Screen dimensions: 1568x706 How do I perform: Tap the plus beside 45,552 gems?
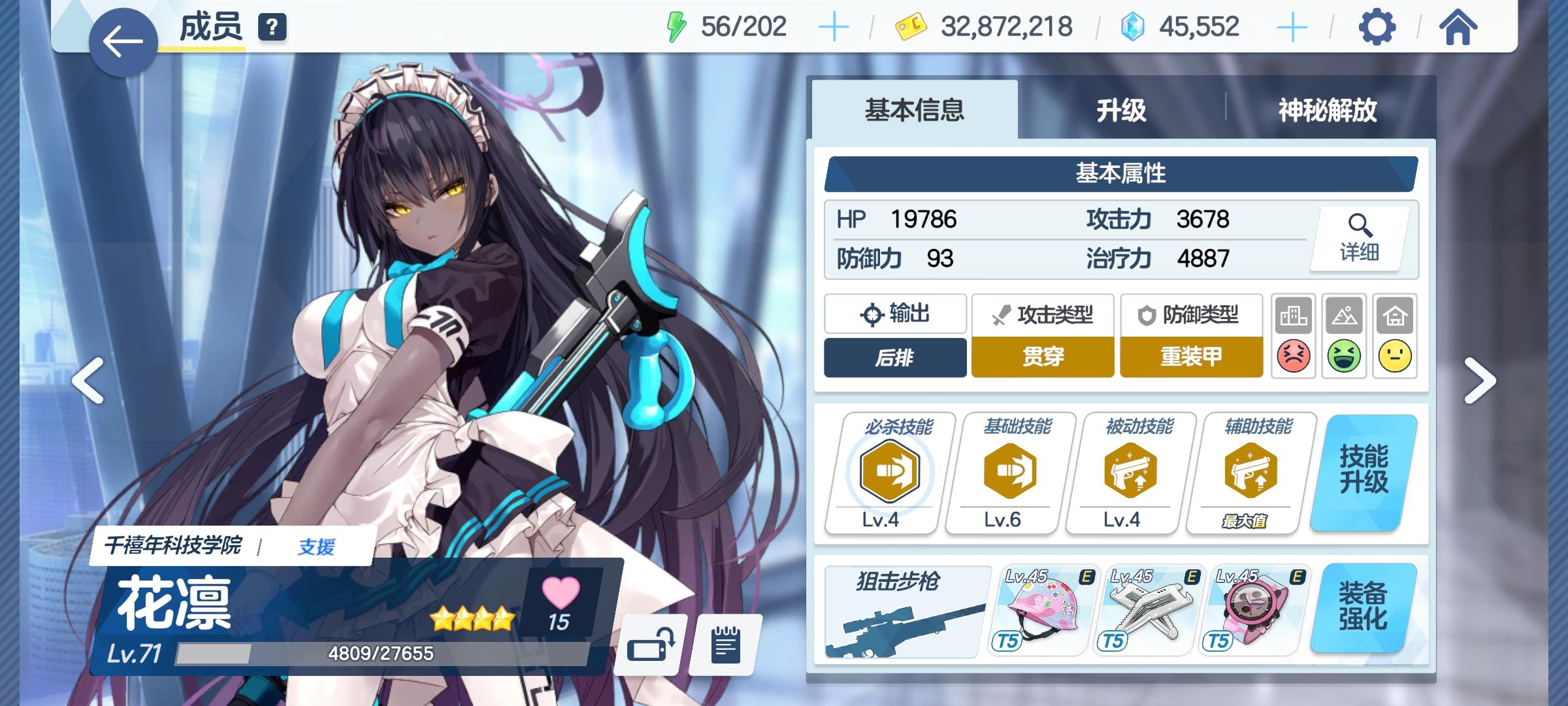(1292, 27)
